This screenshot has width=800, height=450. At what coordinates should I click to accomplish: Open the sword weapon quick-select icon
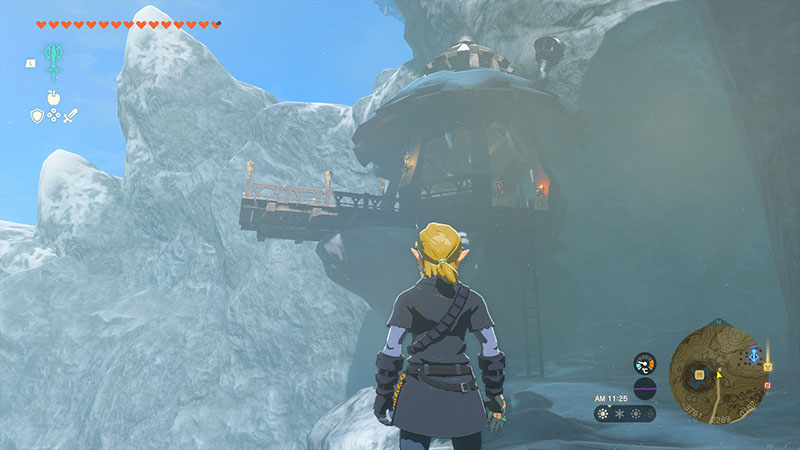71,115
